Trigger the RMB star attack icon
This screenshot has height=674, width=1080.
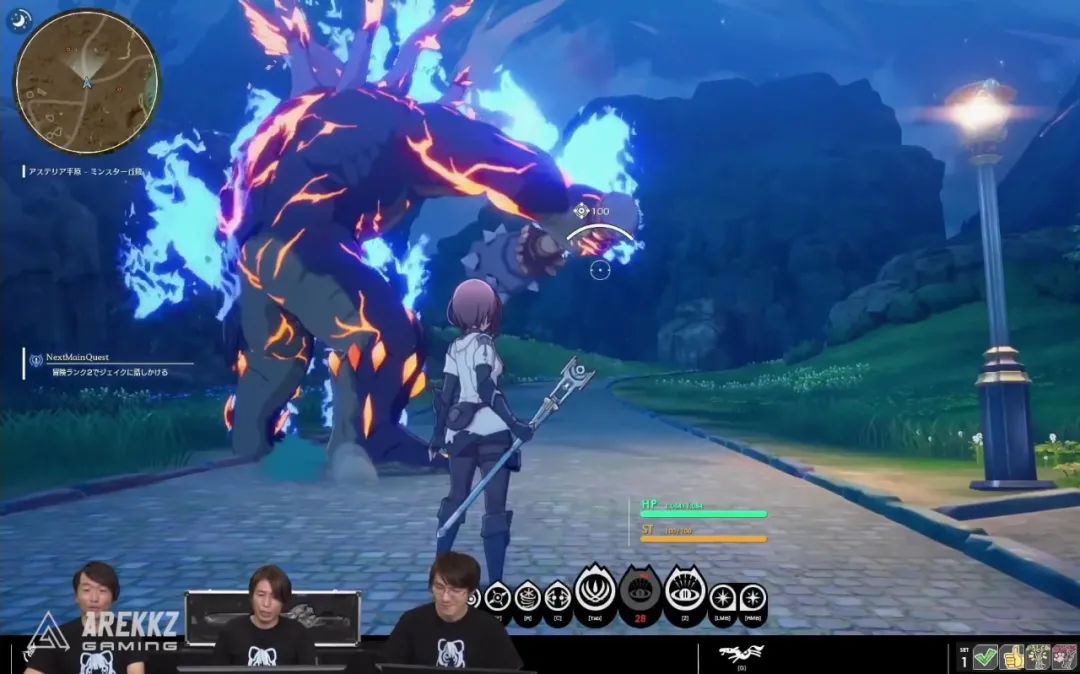coord(751,599)
